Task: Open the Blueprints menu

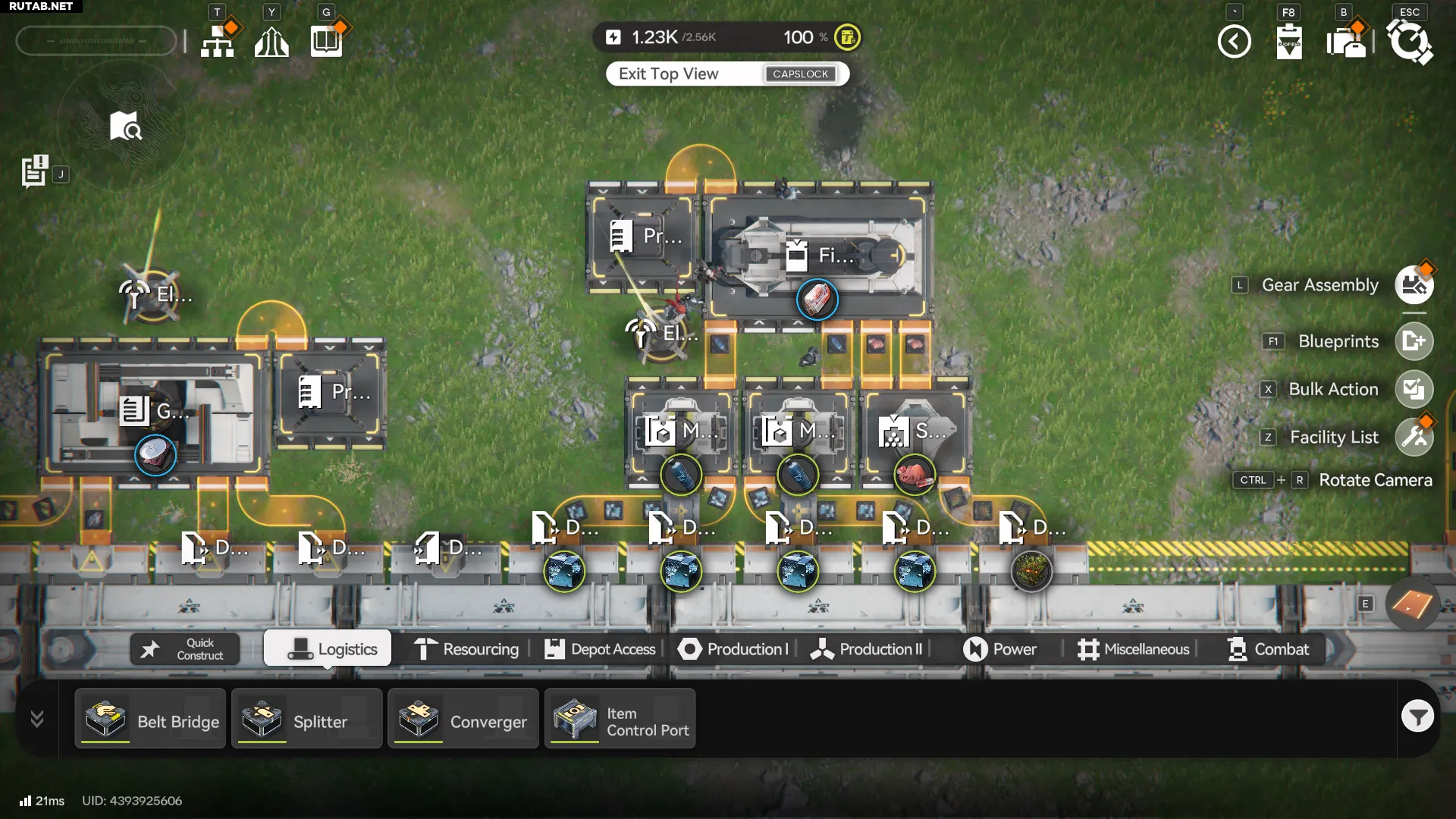Action: (x=1414, y=341)
